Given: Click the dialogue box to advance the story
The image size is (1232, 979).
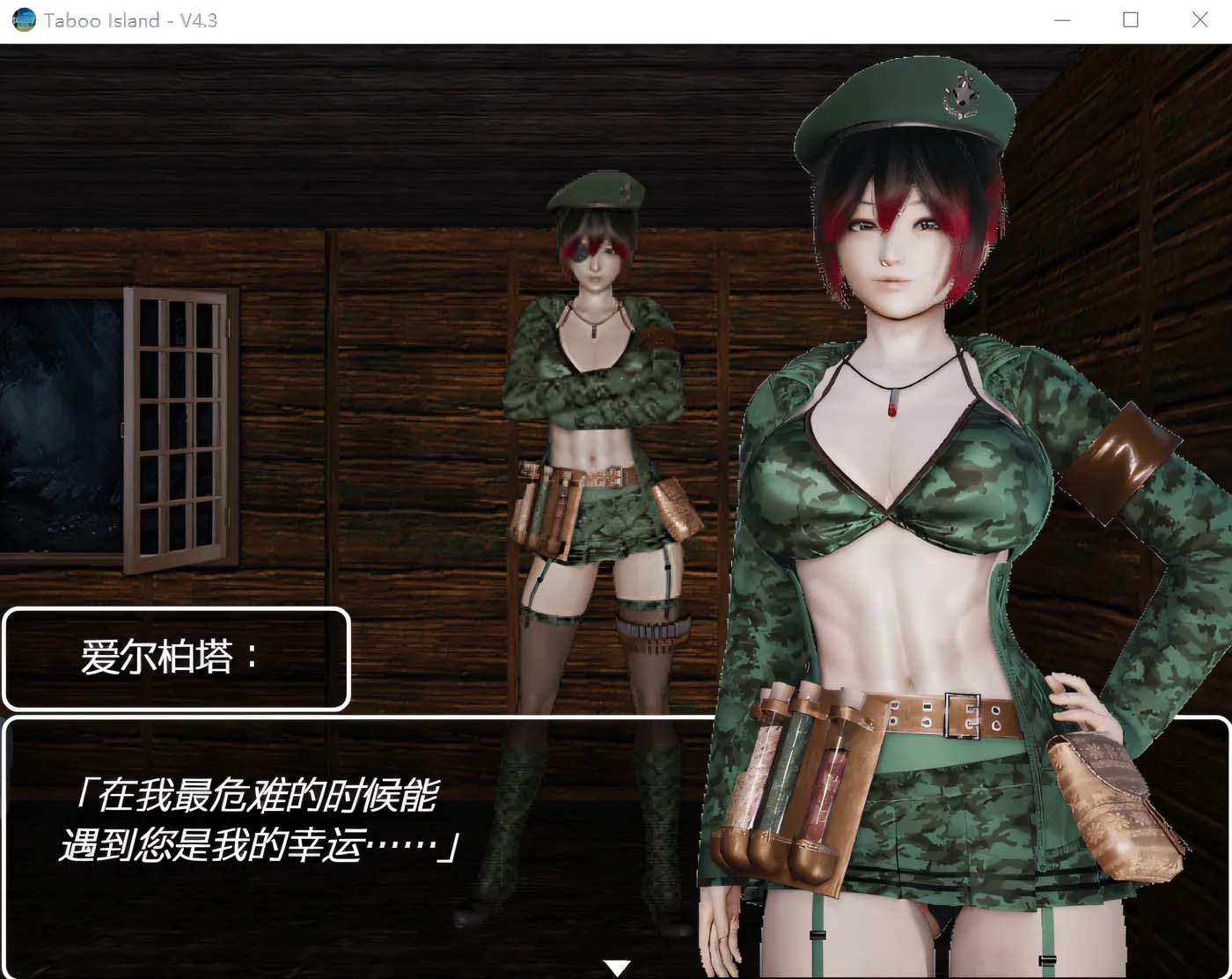Looking at the screenshot, I should click(x=352, y=845).
